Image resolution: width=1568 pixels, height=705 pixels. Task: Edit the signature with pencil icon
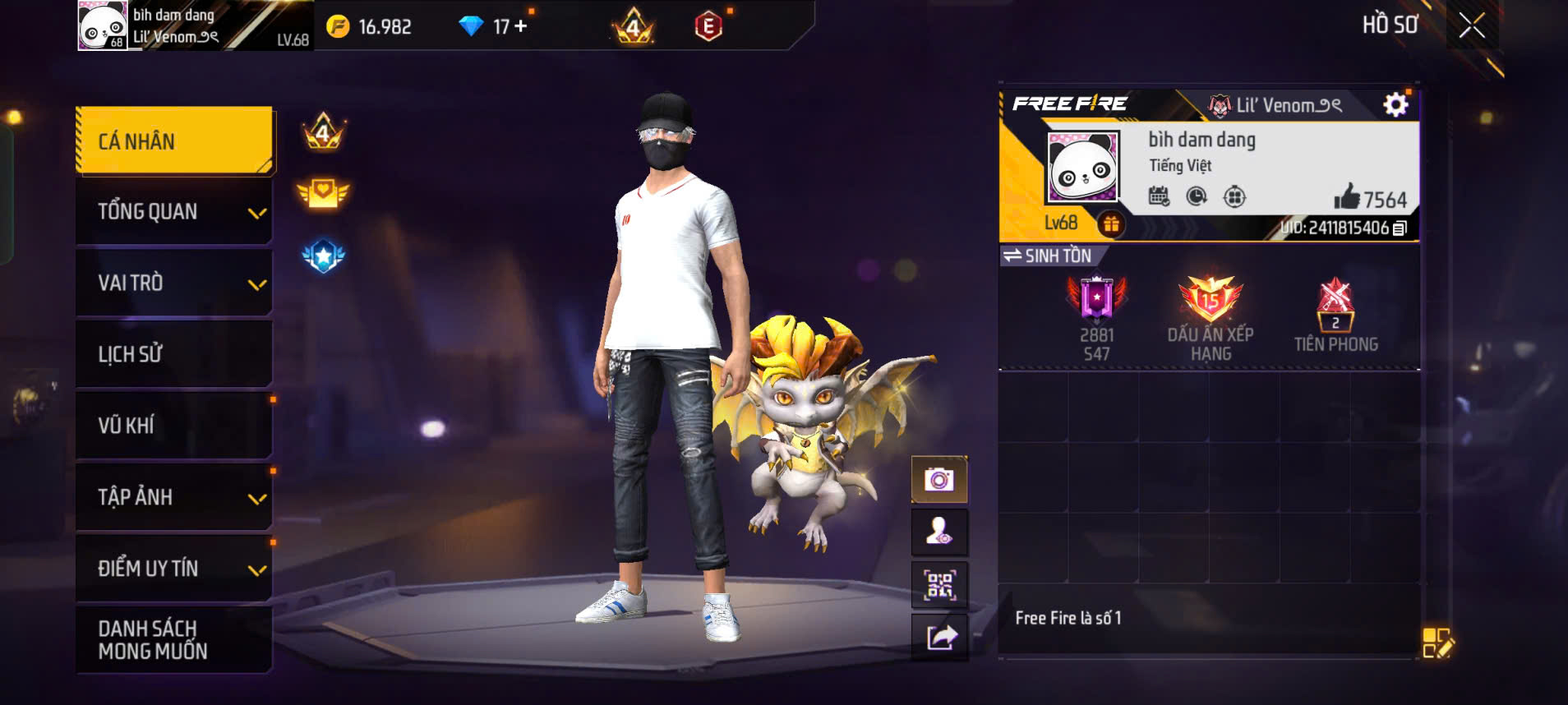coord(1437,643)
